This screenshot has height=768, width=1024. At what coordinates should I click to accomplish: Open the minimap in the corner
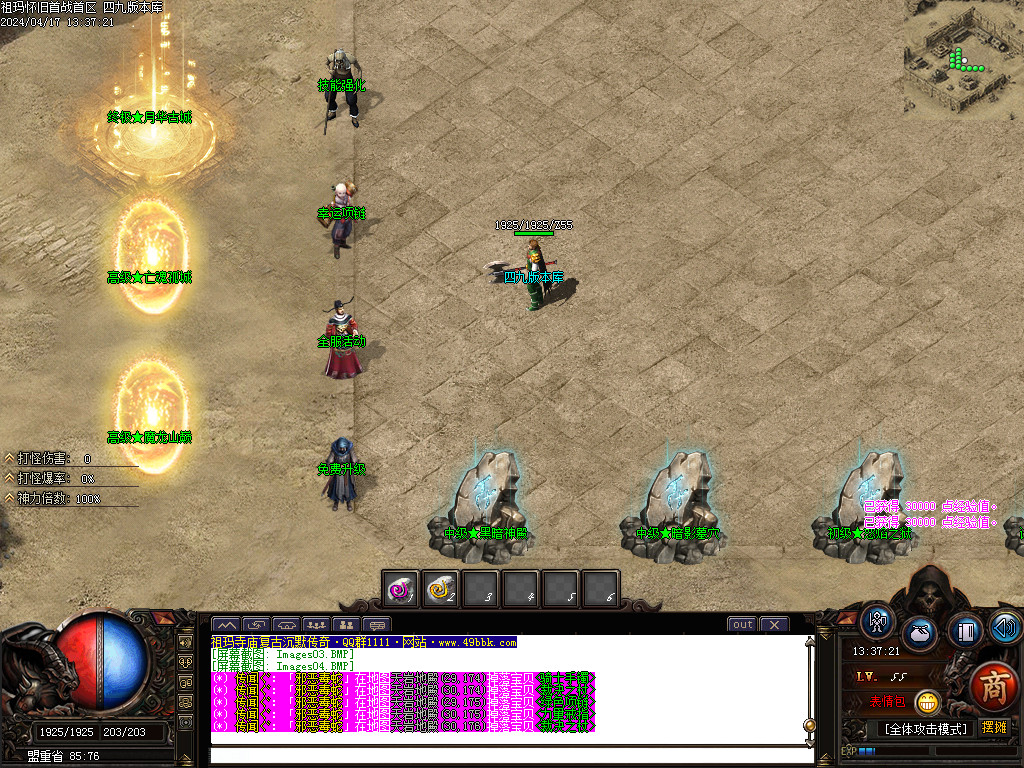pos(963,57)
